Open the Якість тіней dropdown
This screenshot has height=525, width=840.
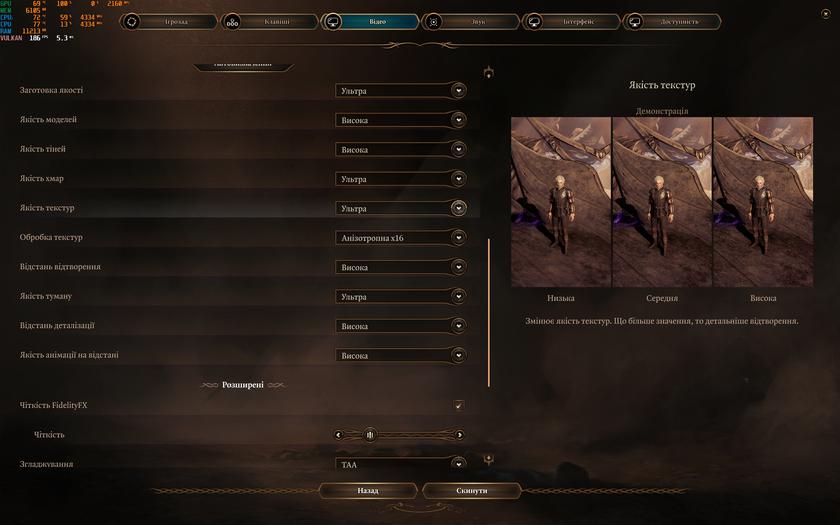[x=401, y=150]
